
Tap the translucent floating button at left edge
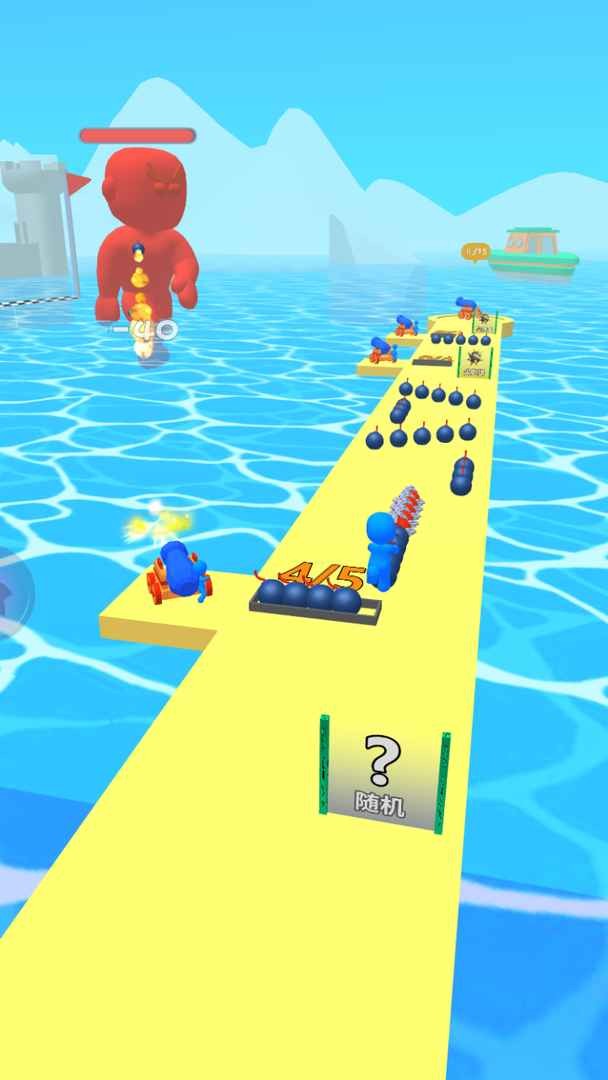[x=10, y=592]
